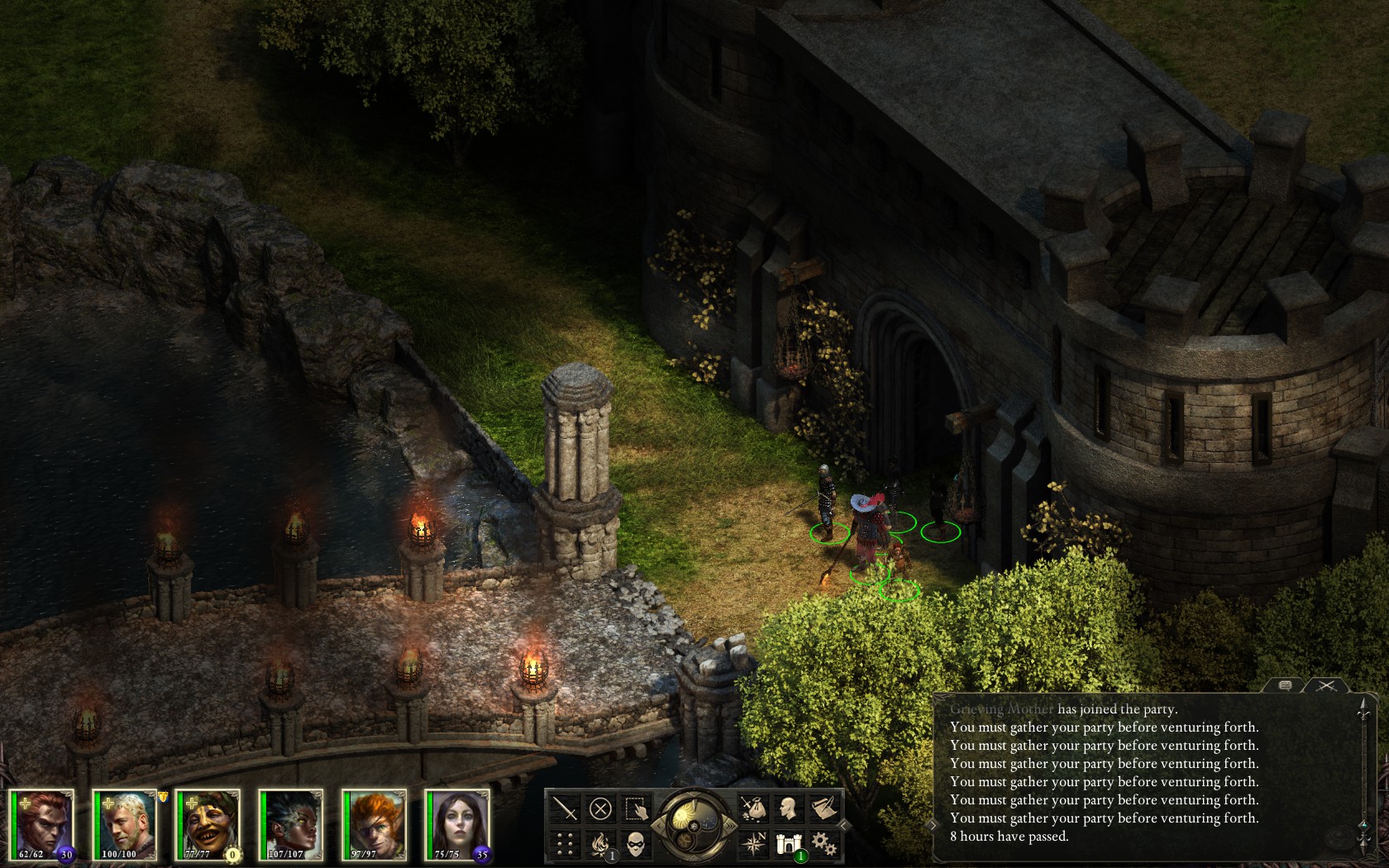Screen dimensions: 1389x868
Task: Switch to the crossed-swords combat log tab
Action: (x=1327, y=685)
